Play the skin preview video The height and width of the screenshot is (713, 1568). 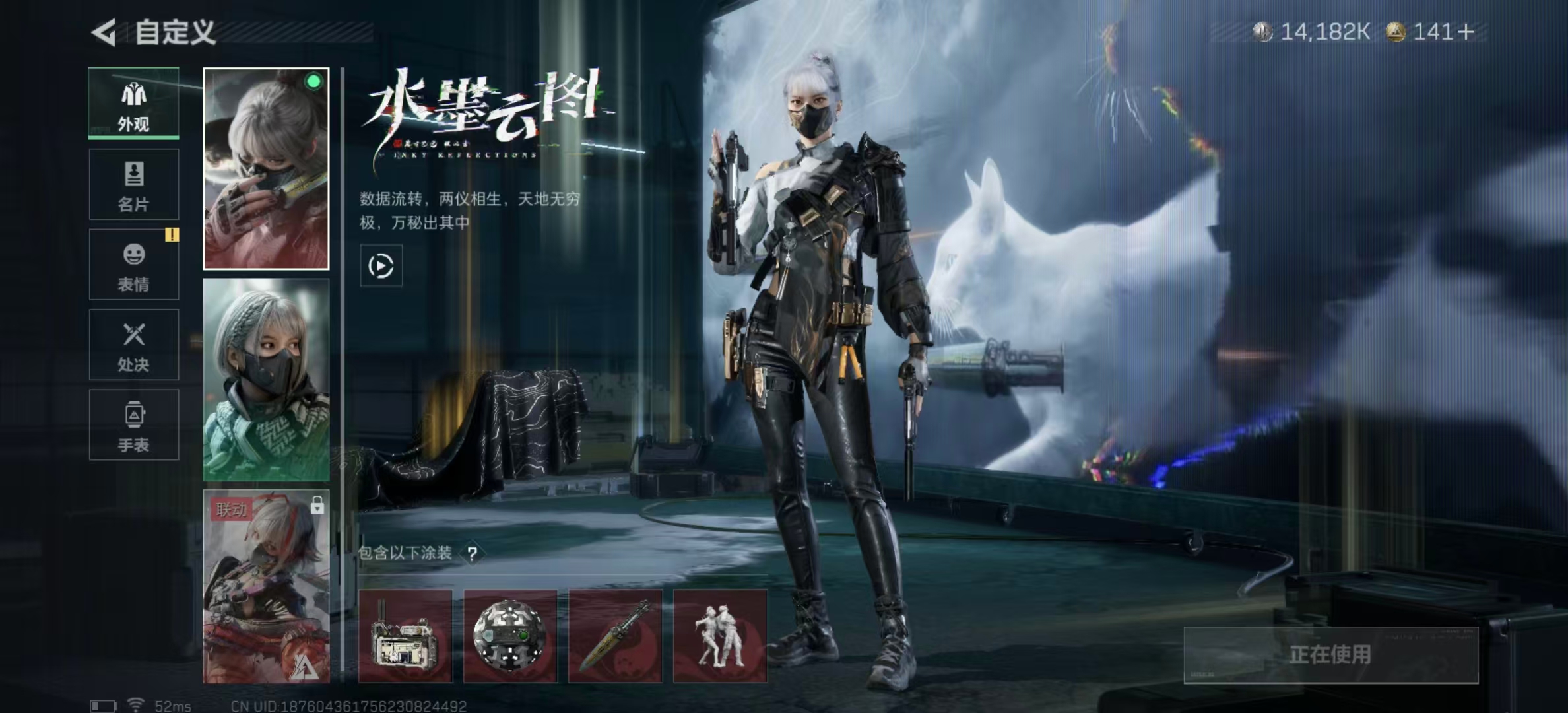[381, 266]
